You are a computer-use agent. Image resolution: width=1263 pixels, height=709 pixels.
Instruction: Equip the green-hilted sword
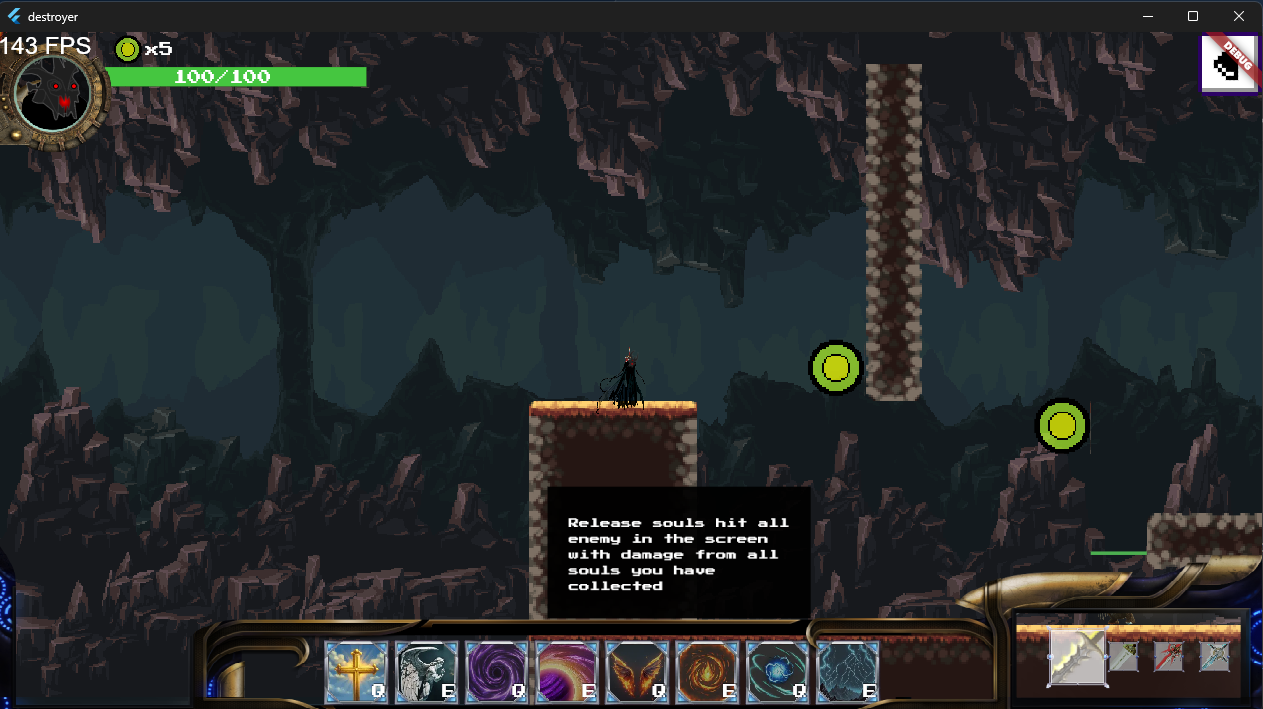[1124, 656]
